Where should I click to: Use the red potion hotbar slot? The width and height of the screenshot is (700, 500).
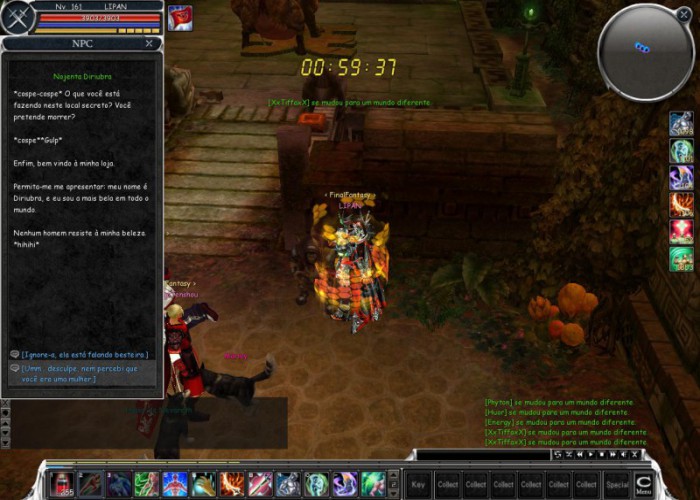click(62, 484)
